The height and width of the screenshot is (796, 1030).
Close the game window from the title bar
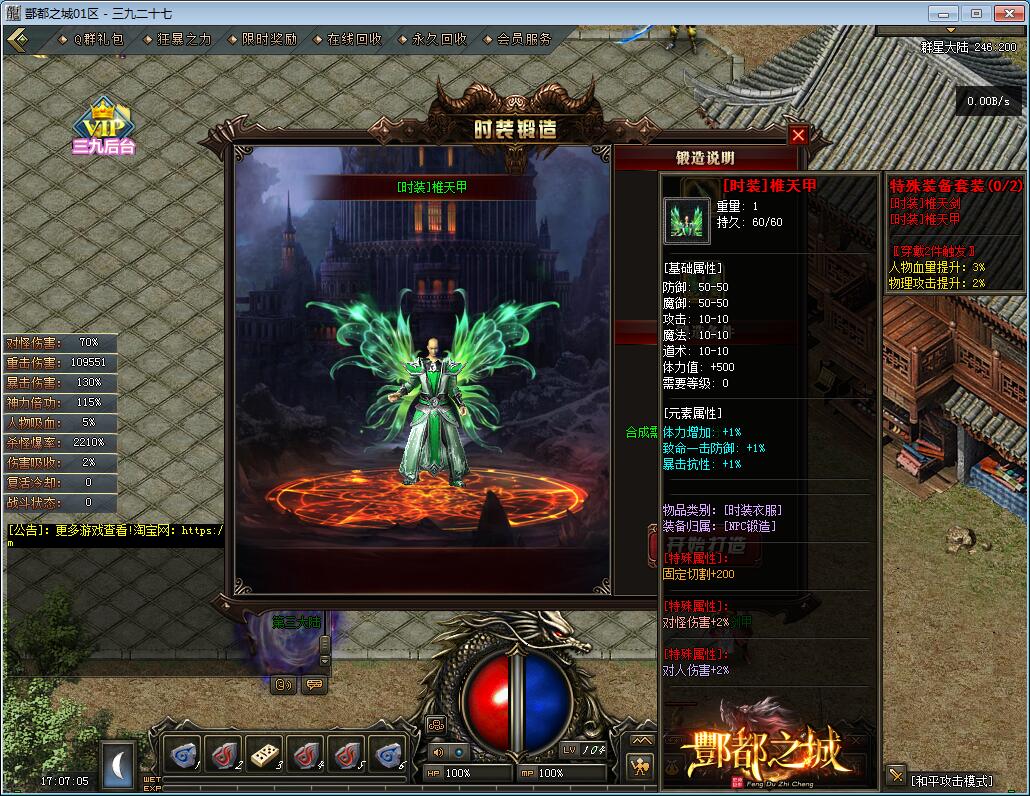(x=1006, y=13)
